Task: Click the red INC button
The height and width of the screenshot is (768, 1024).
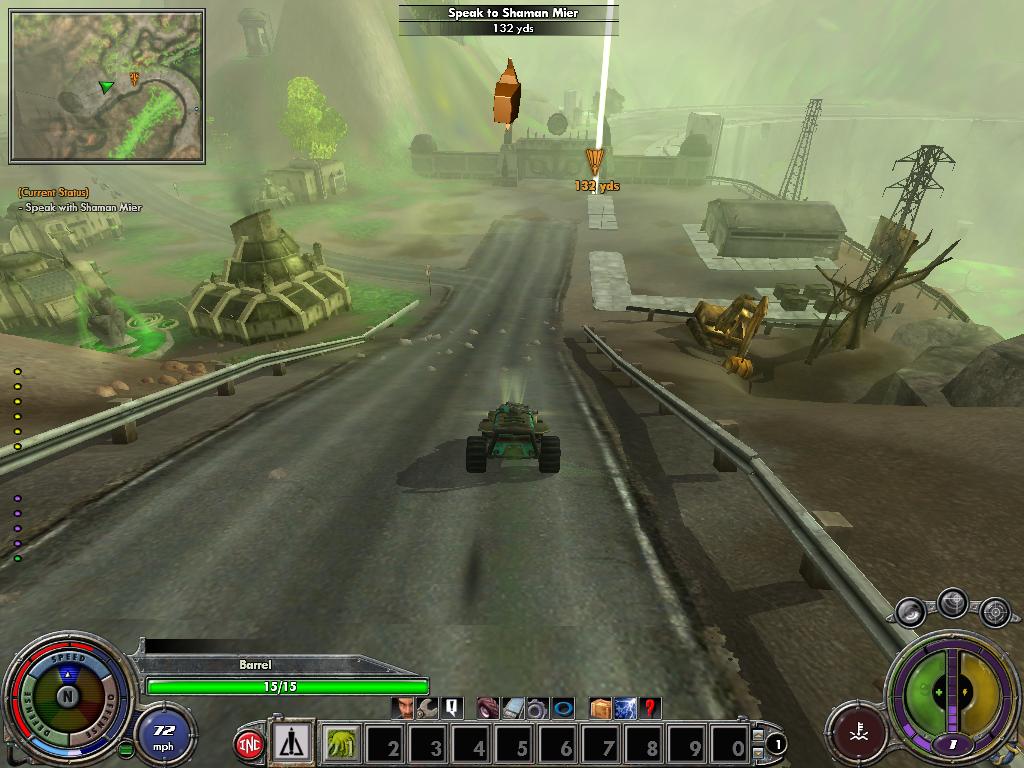Action: click(x=248, y=745)
